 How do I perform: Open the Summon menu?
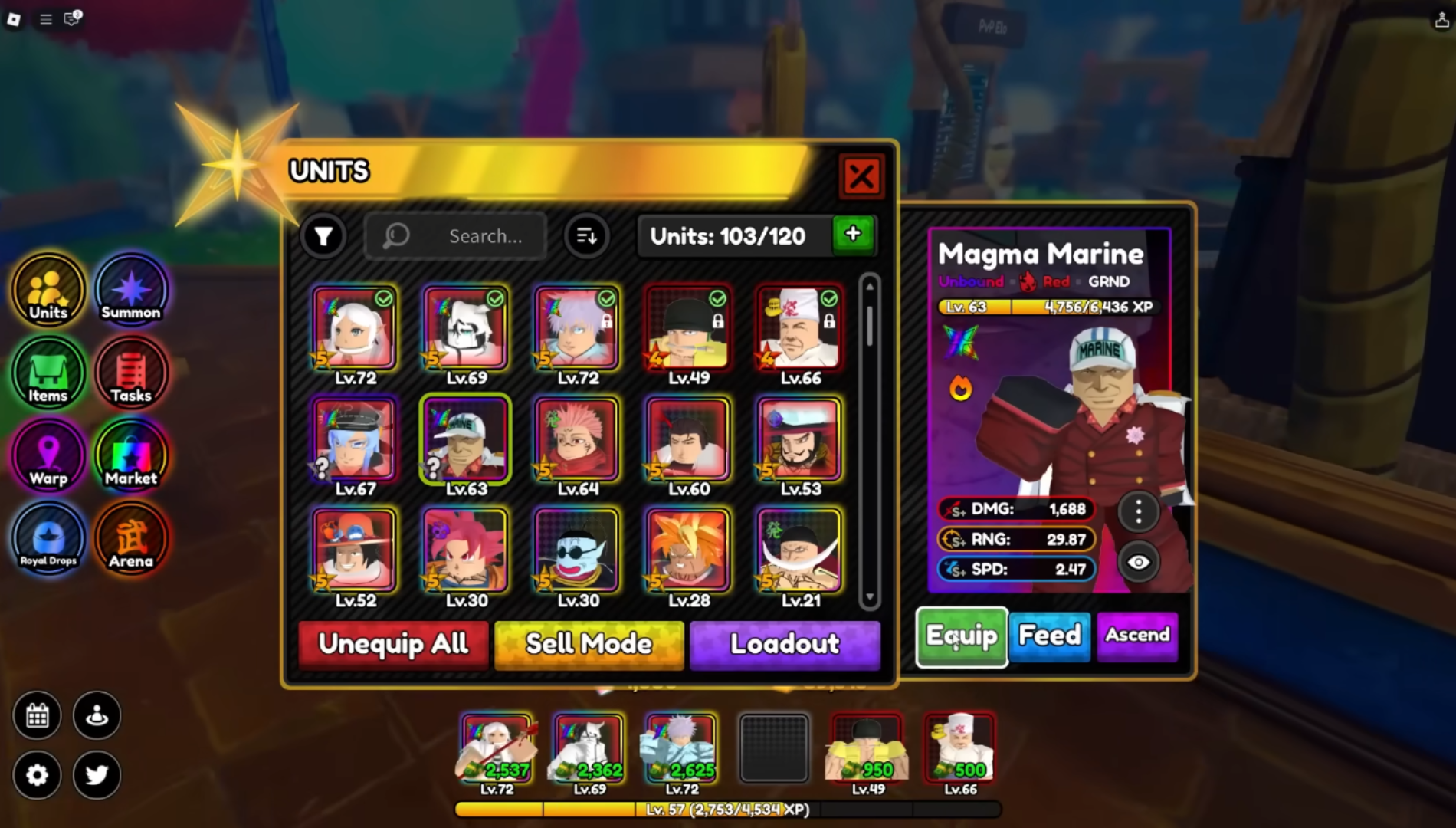(131, 291)
